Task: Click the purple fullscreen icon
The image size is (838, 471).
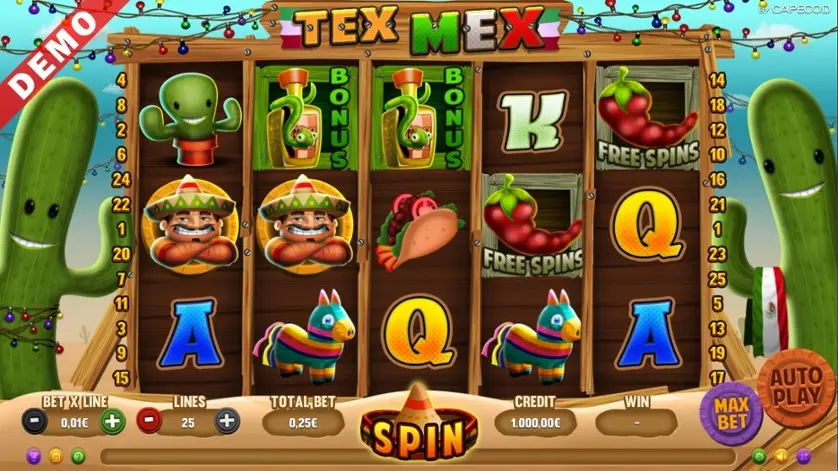Action: (x=804, y=456)
